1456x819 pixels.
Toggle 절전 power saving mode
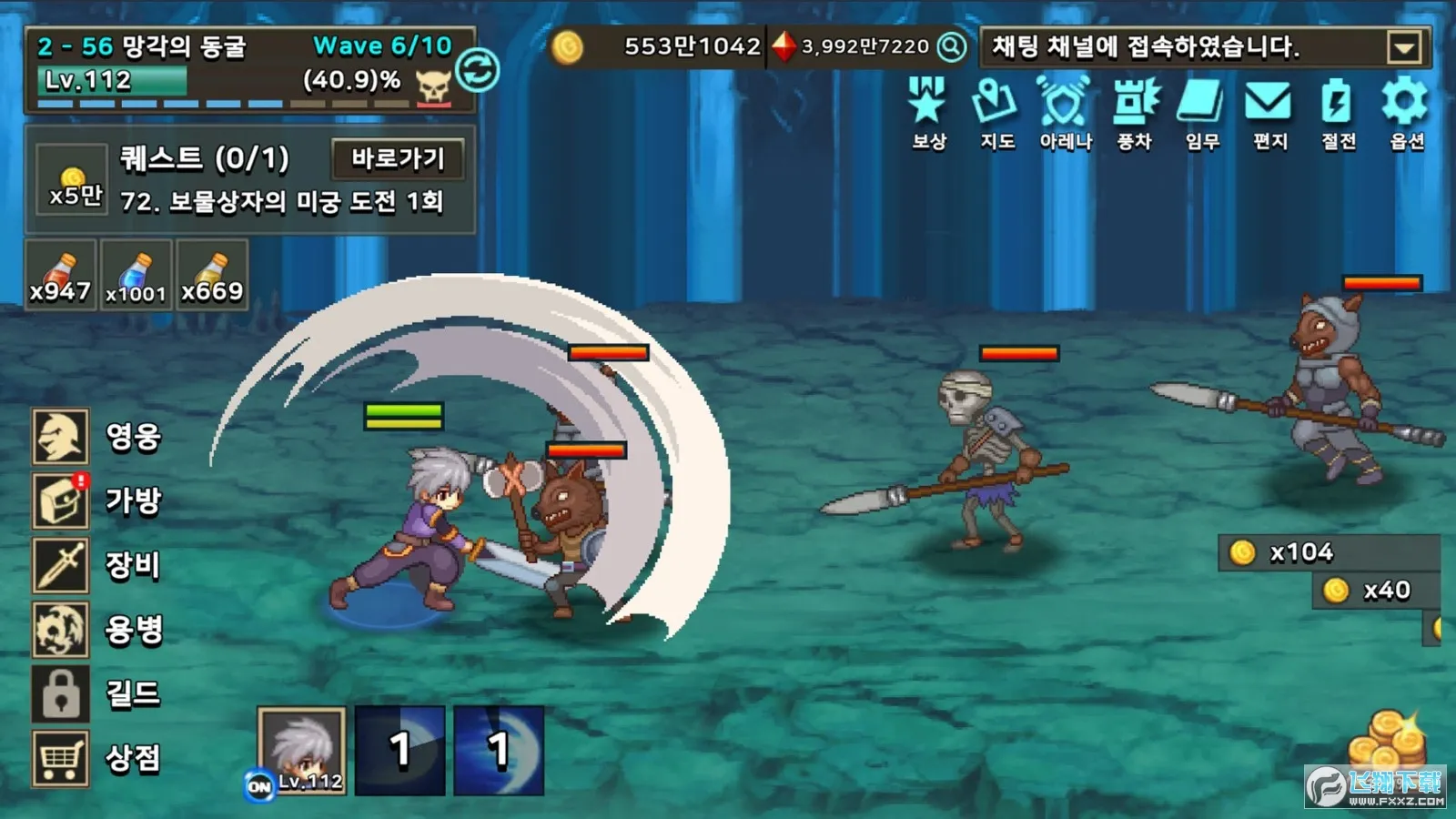(x=1338, y=112)
